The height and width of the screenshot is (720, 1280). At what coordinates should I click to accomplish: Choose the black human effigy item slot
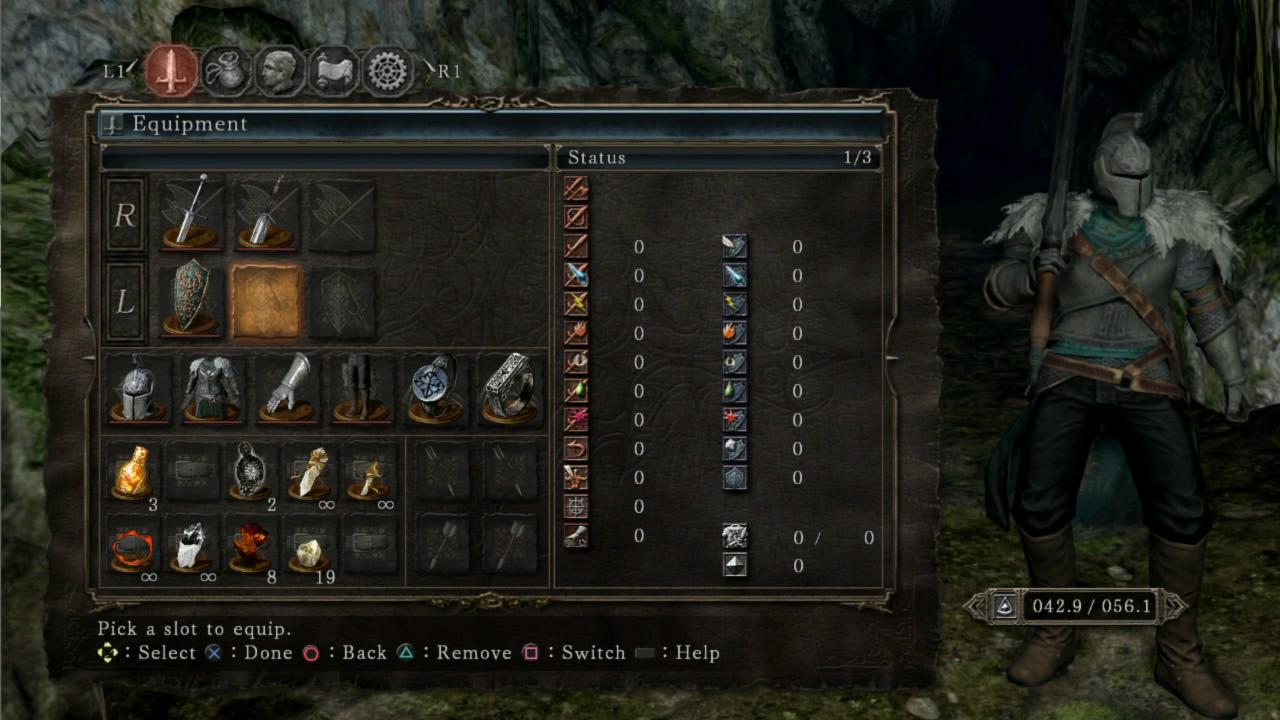click(x=250, y=472)
